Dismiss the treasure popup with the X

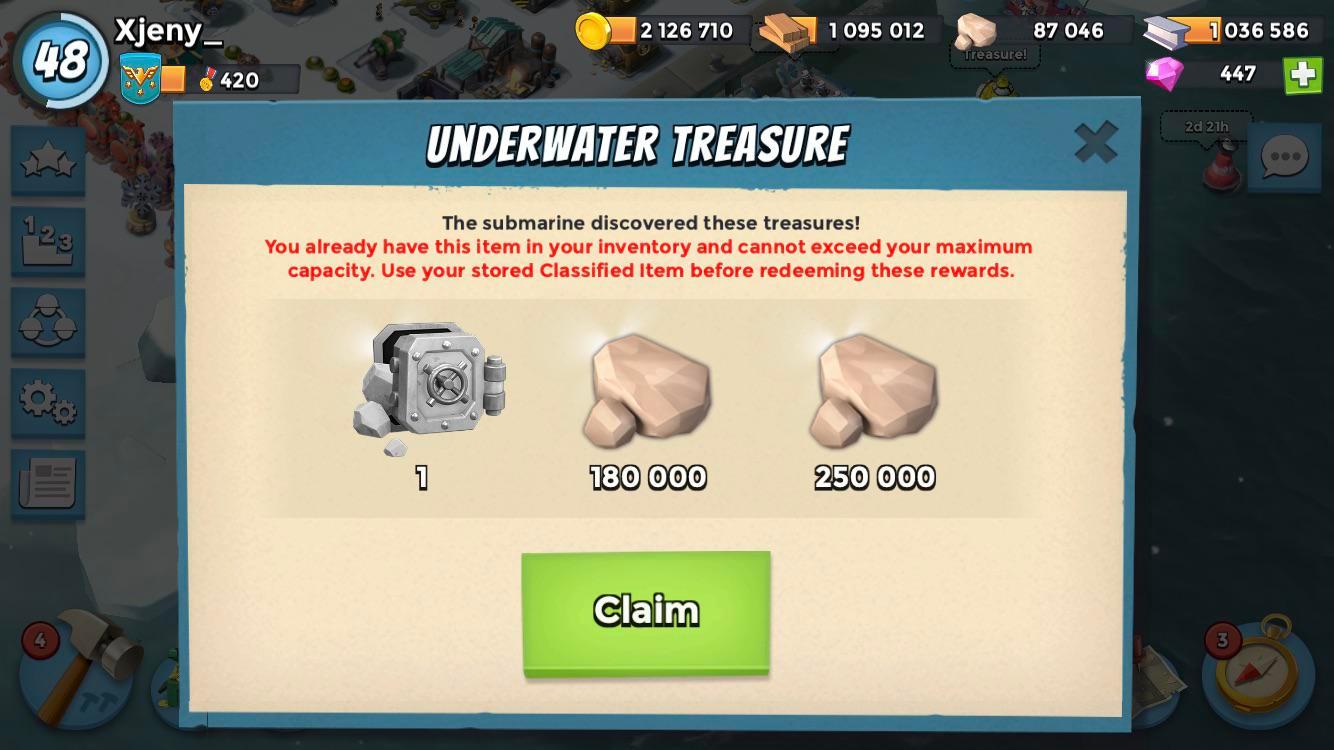[x=1097, y=142]
